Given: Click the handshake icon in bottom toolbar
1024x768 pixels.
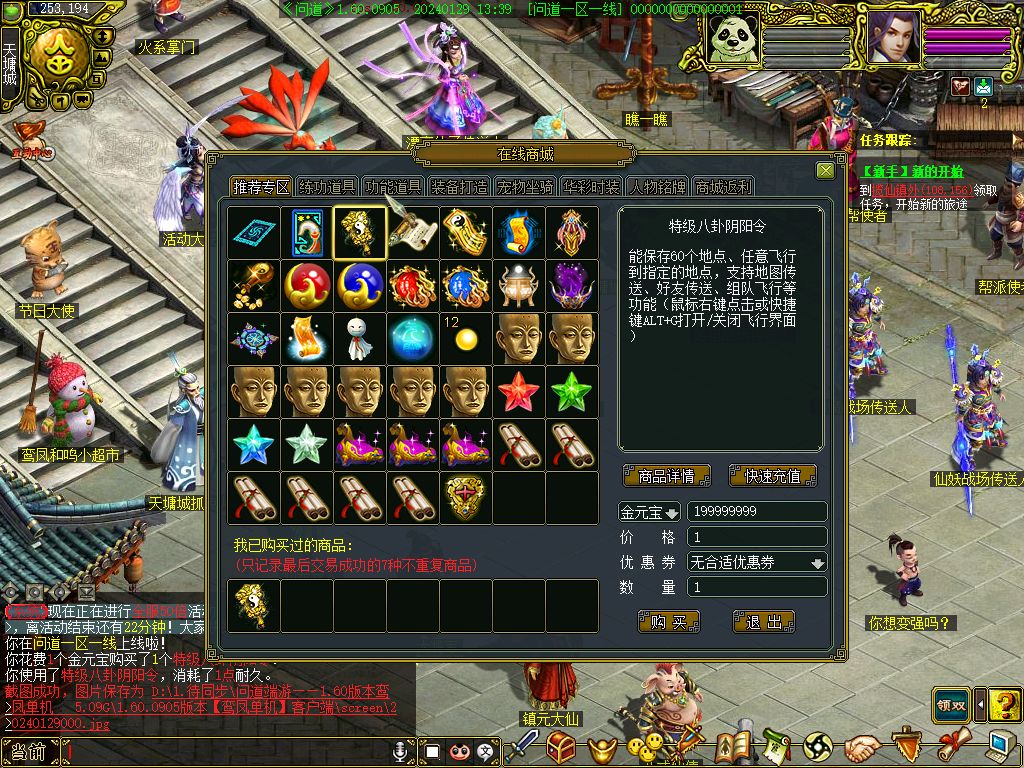Looking at the screenshot, I should point(861,746).
